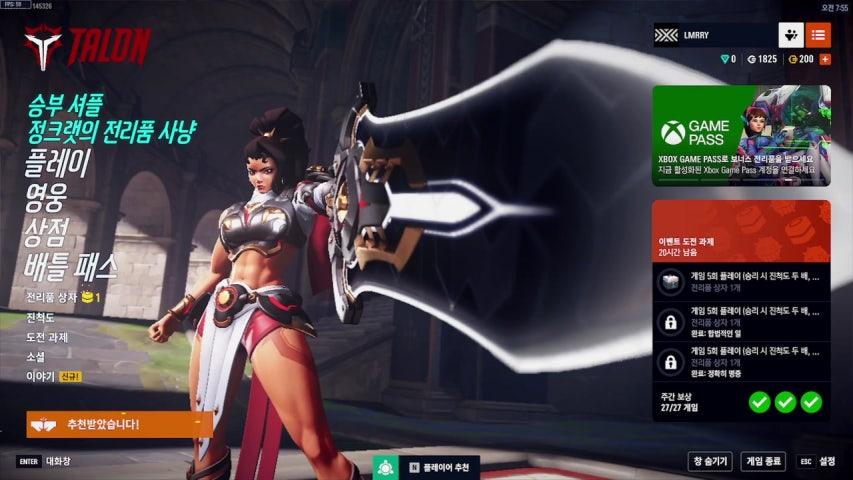
Task: Open the 소셜 (Social) menu
Action: coord(38,357)
